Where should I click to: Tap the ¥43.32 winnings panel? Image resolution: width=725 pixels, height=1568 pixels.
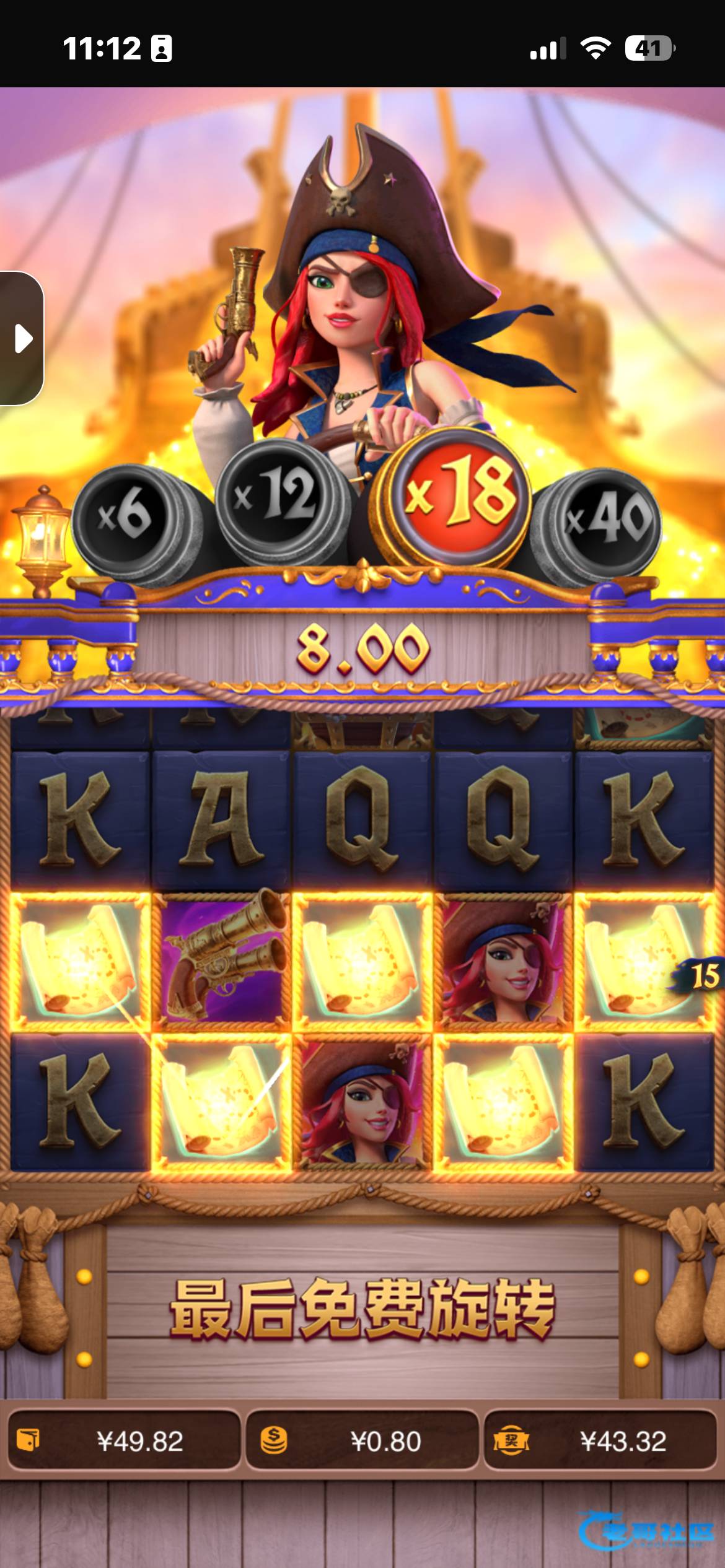pos(600,1441)
